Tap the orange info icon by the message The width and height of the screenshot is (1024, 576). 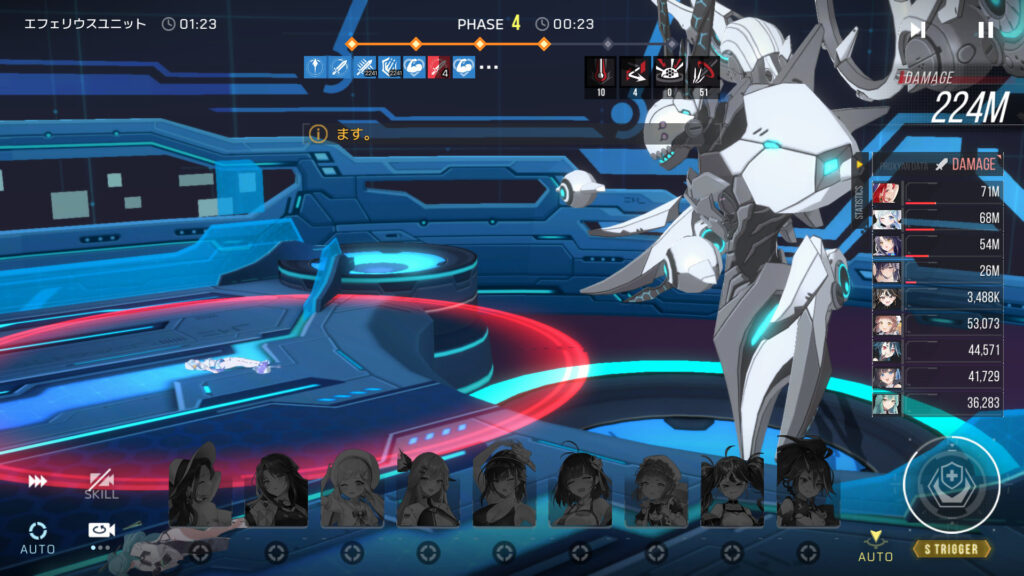click(318, 133)
